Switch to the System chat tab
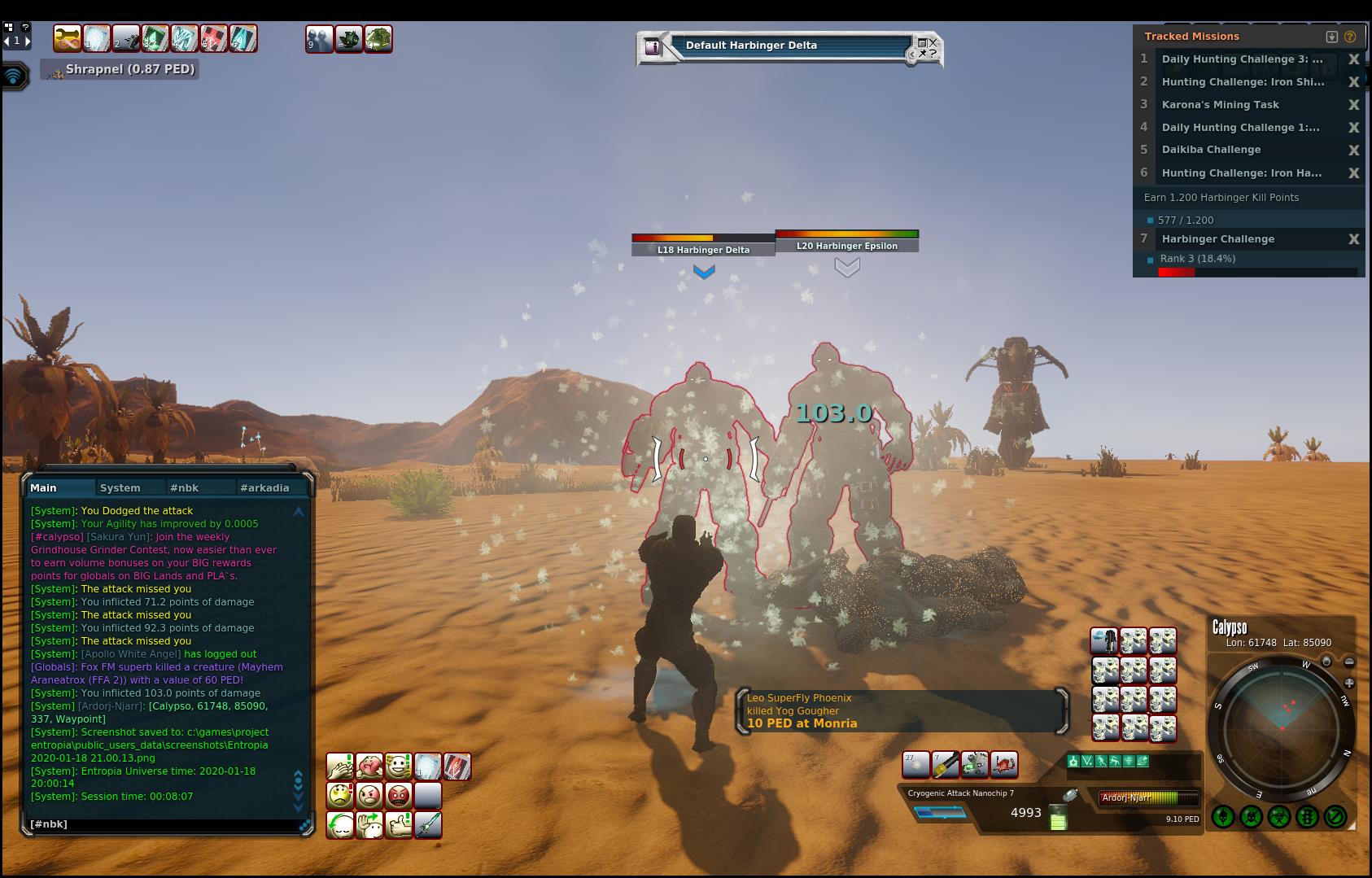Image resolution: width=1372 pixels, height=878 pixels. pos(120,488)
